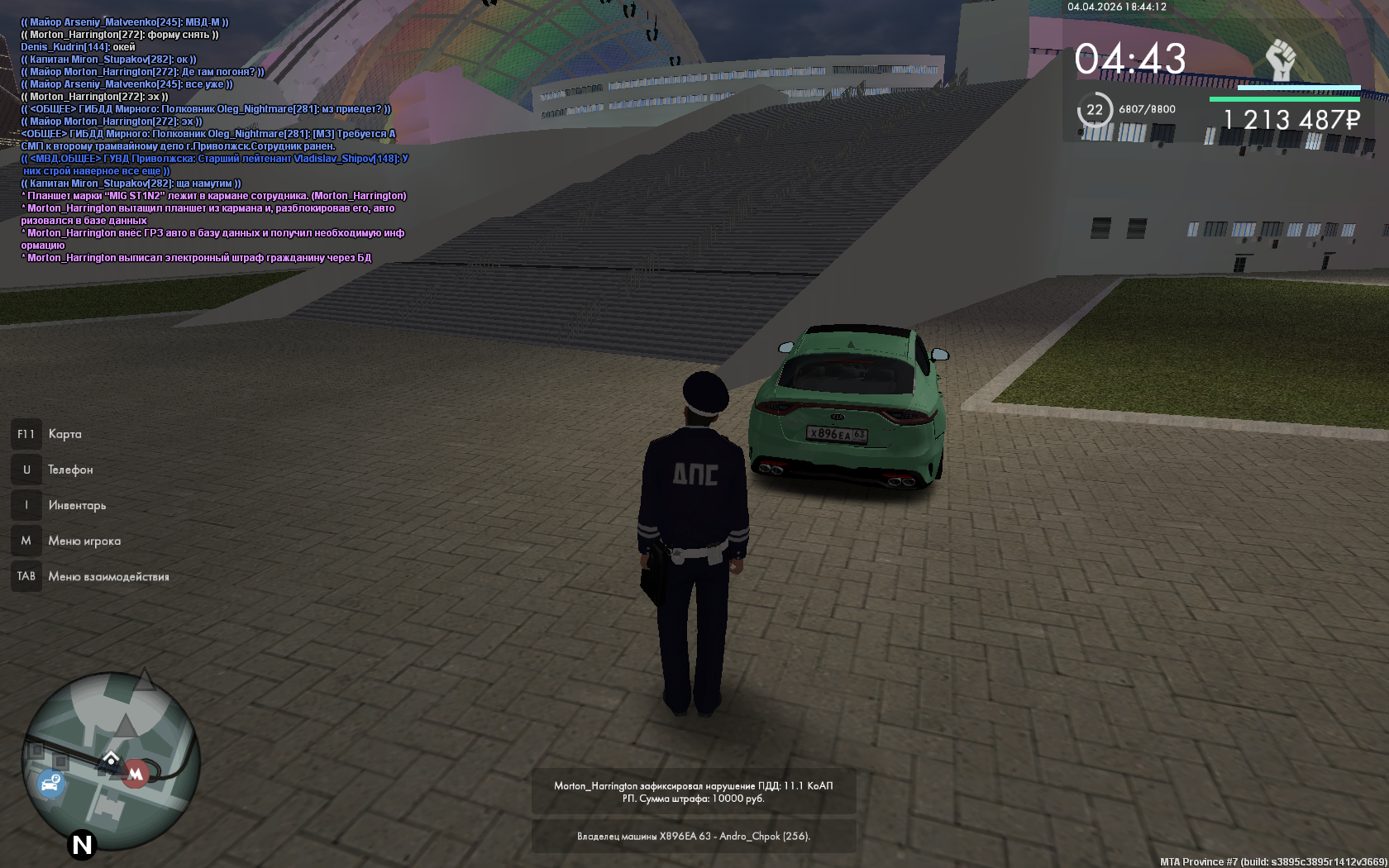Click the chat log messages area
Screen dimensions: 1389x868
[x=214, y=140]
